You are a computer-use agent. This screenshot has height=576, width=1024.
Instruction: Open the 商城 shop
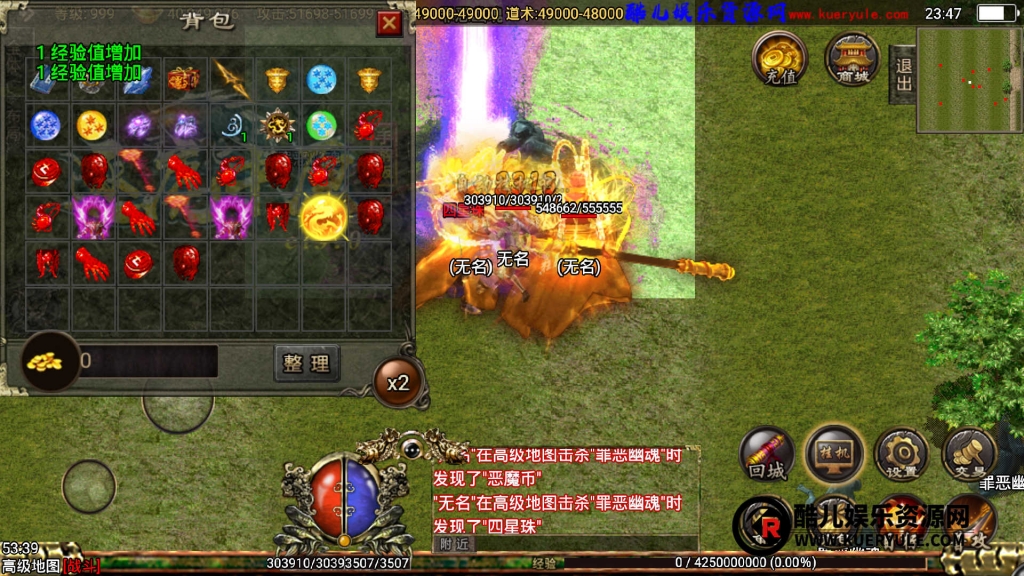[x=852, y=58]
